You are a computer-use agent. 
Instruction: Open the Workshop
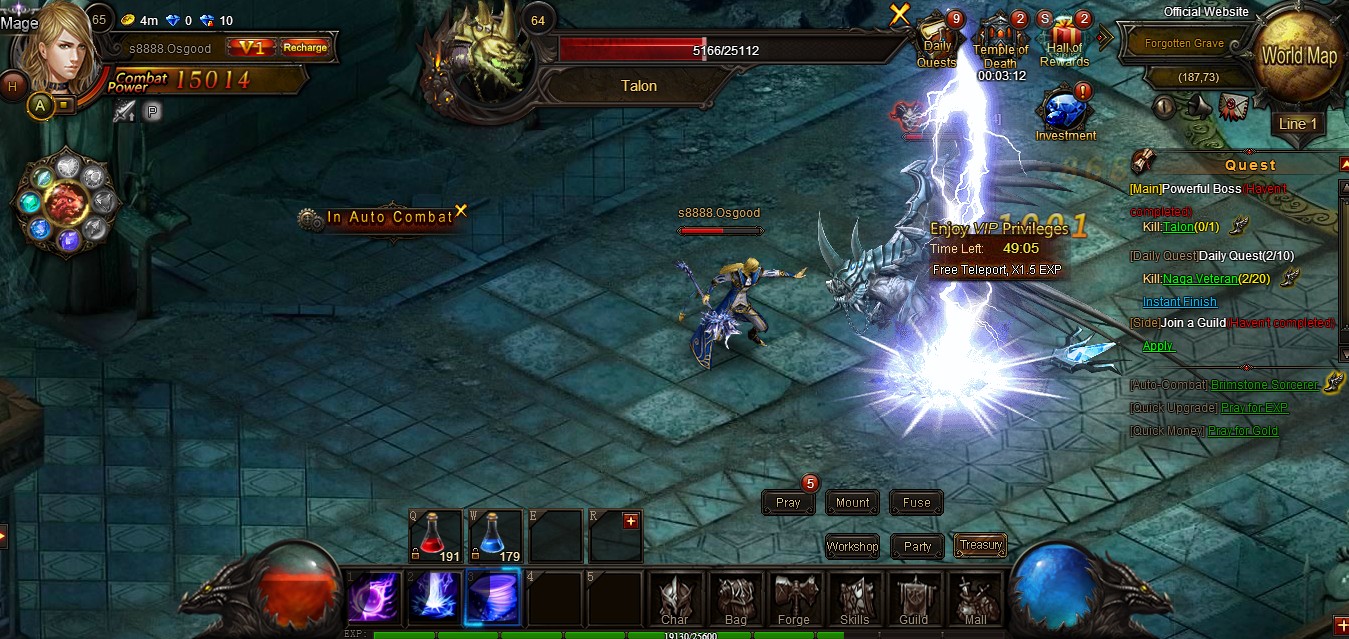click(852, 546)
